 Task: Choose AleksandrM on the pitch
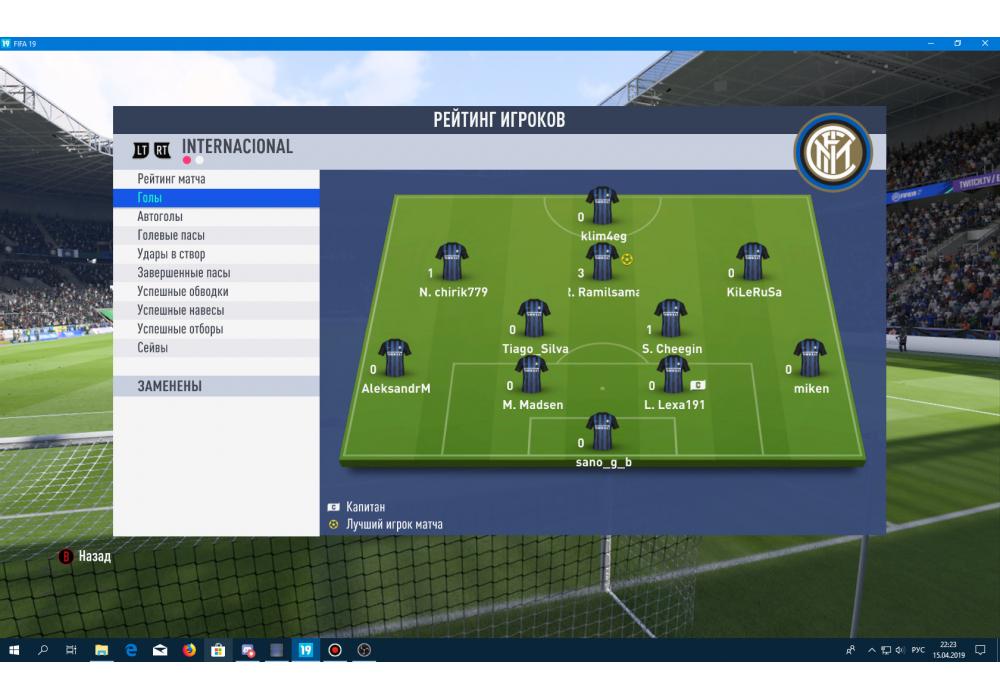click(394, 358)
